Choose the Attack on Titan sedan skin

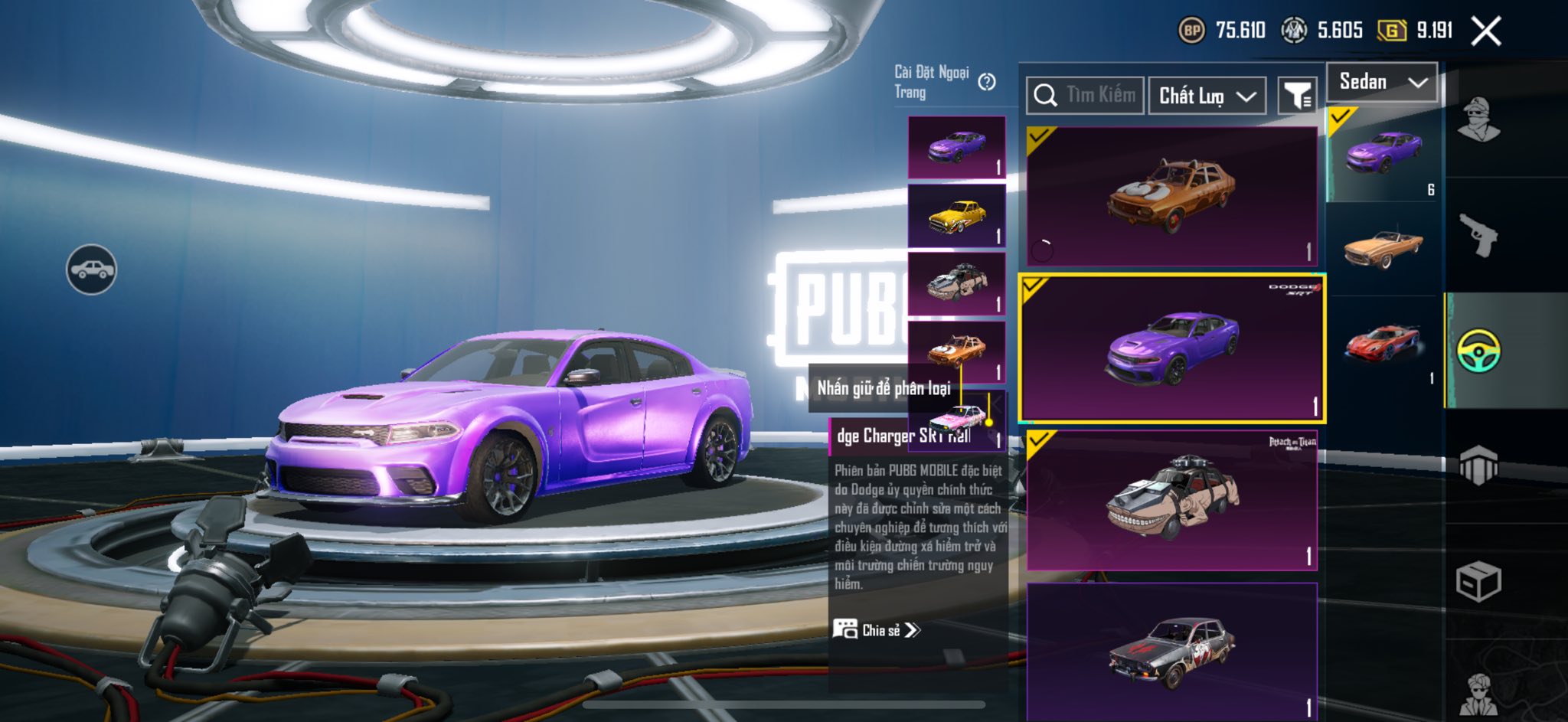(1171, 500)
